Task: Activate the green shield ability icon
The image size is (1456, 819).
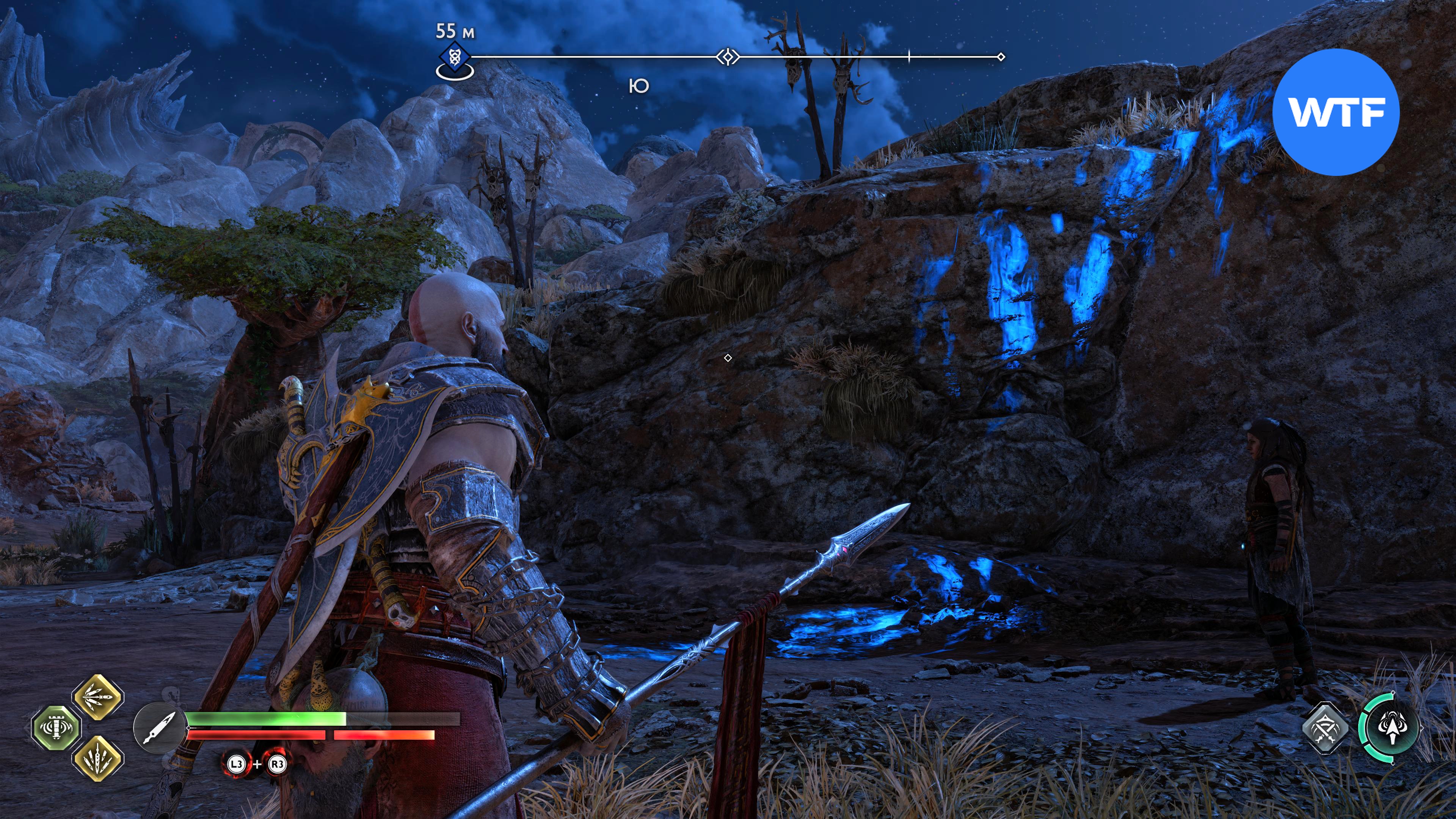Action: point(55,728)
